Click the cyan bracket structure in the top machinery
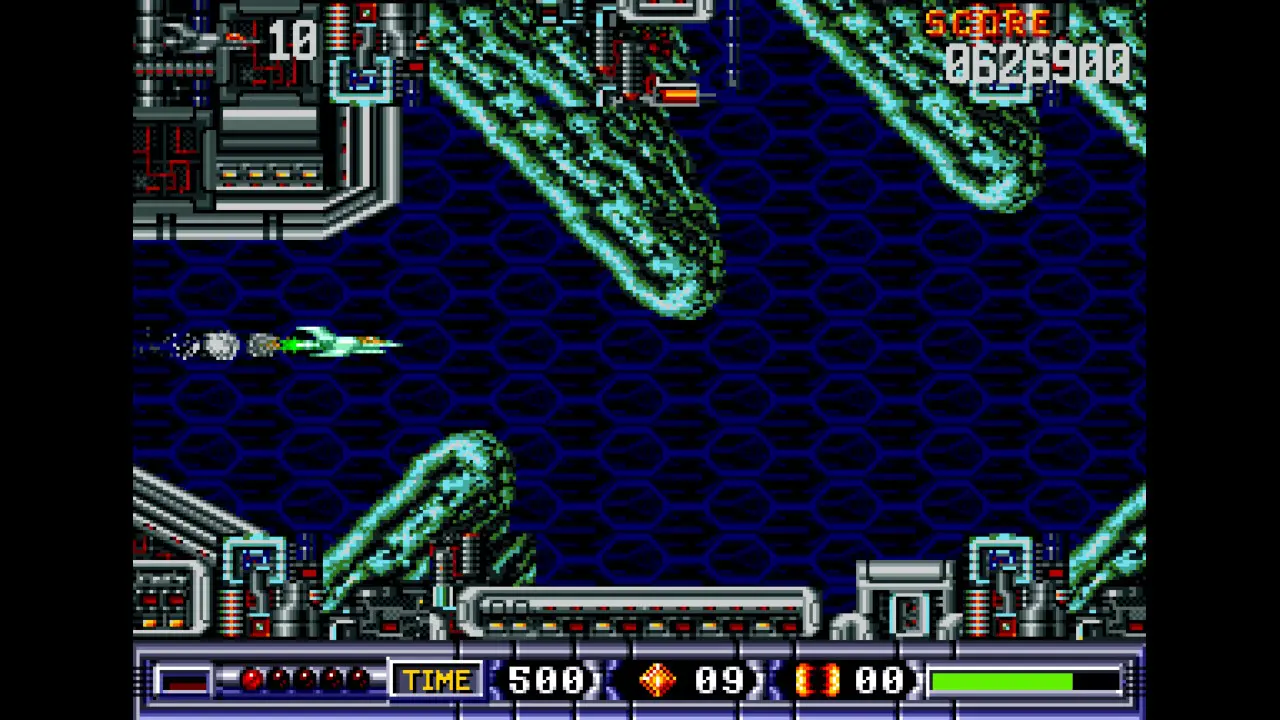Screen dimensions: 1280x720 (x=362, y=78)
